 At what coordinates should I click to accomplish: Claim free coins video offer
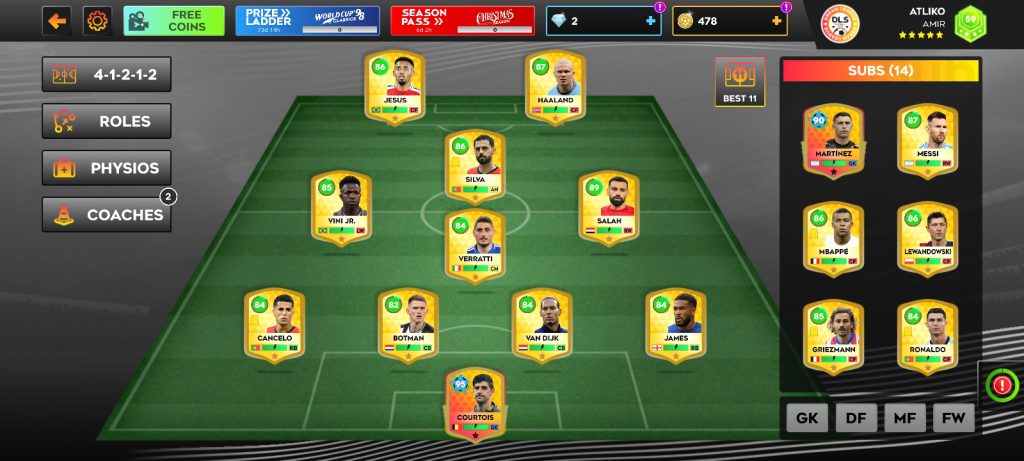point(174,20)
